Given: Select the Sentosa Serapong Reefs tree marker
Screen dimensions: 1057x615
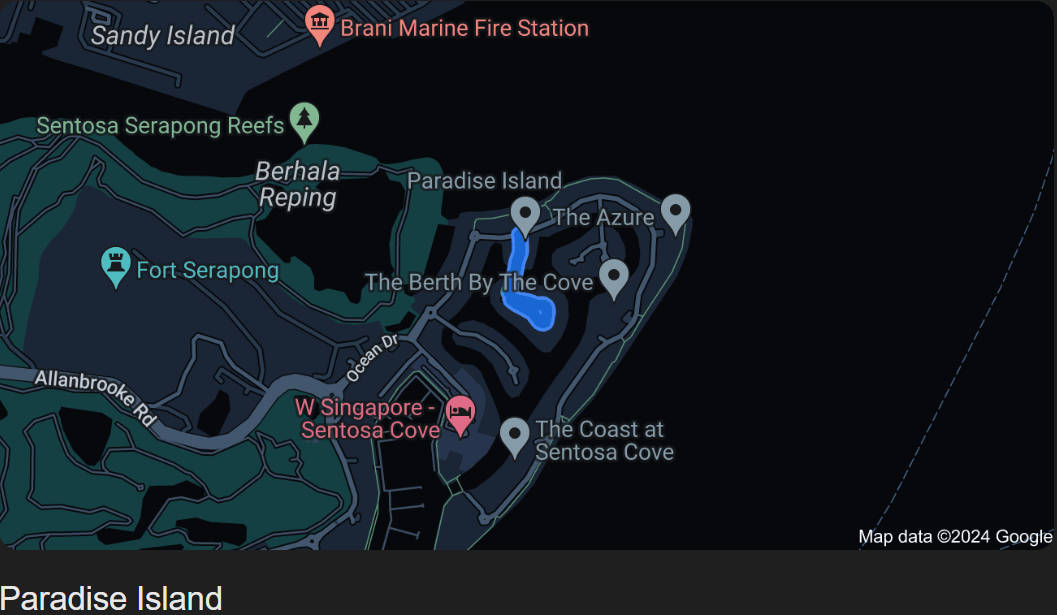Looking at the screenshot, I should pos(304,120).
